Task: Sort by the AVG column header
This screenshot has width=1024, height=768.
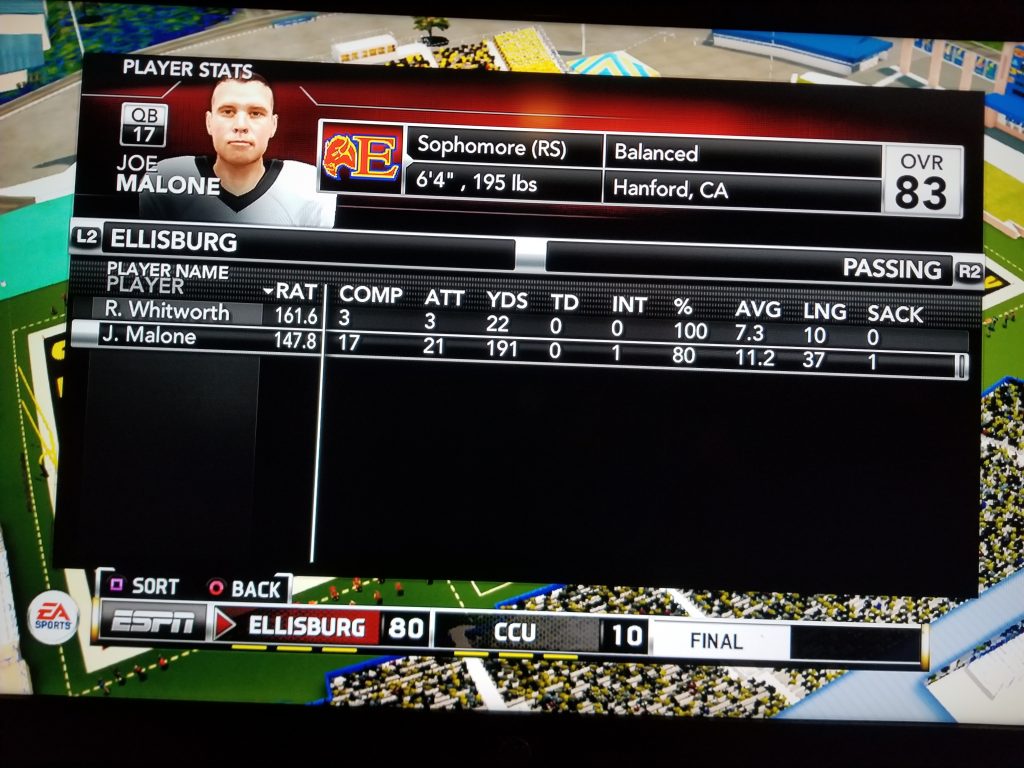Action: [x=757, y=308]
